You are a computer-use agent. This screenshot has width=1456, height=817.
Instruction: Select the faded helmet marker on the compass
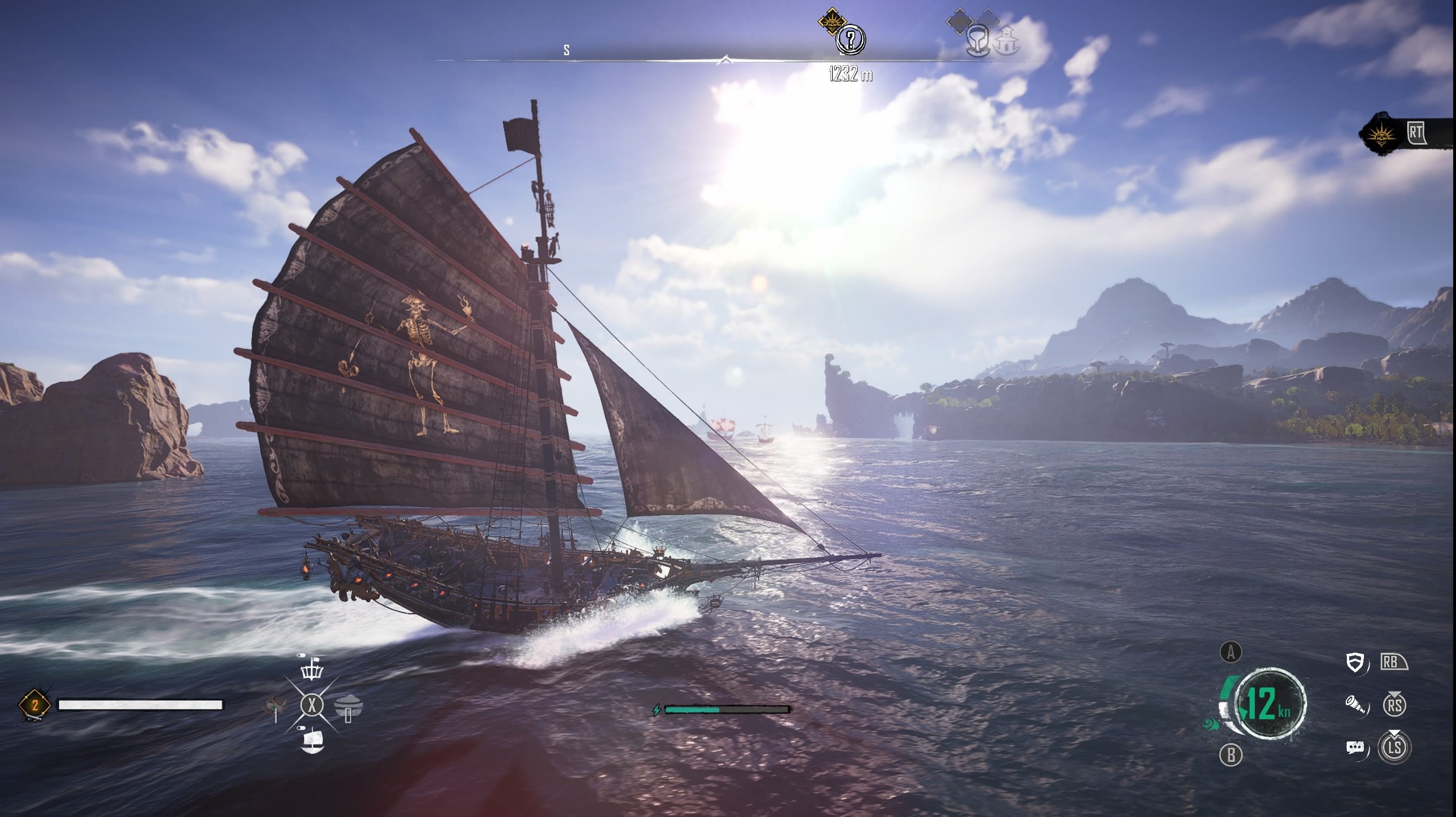point(978,40)
